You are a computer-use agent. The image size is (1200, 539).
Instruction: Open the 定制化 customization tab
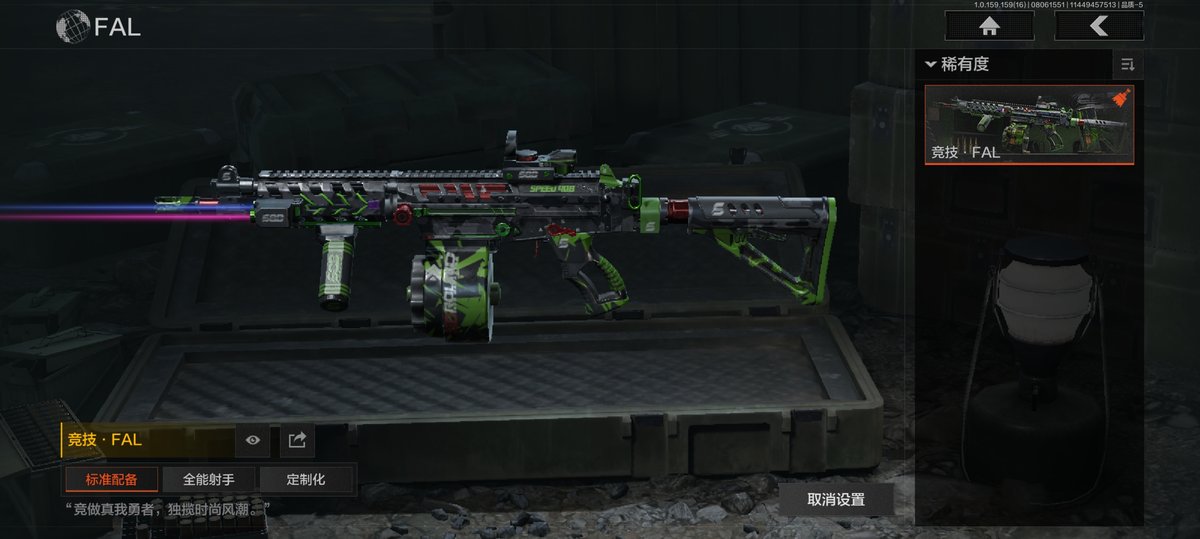pos(306,479)
